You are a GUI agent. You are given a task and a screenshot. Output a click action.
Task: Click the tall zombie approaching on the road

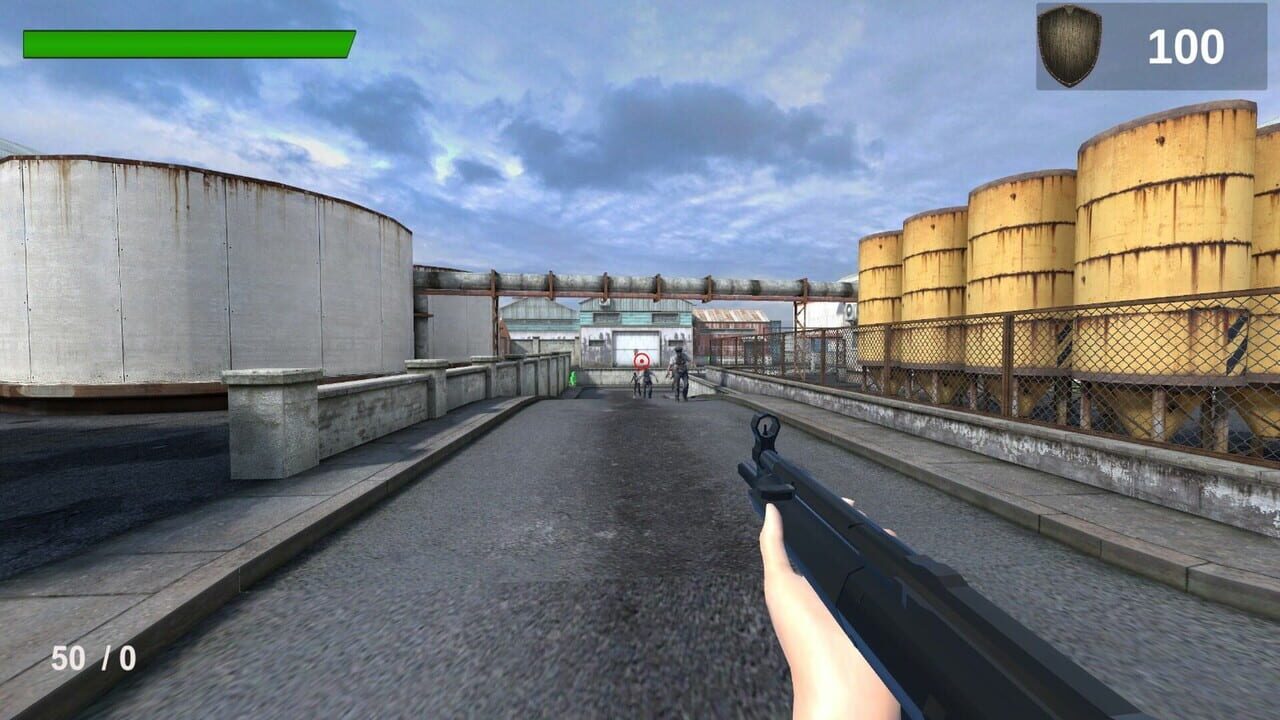(679, 373)
